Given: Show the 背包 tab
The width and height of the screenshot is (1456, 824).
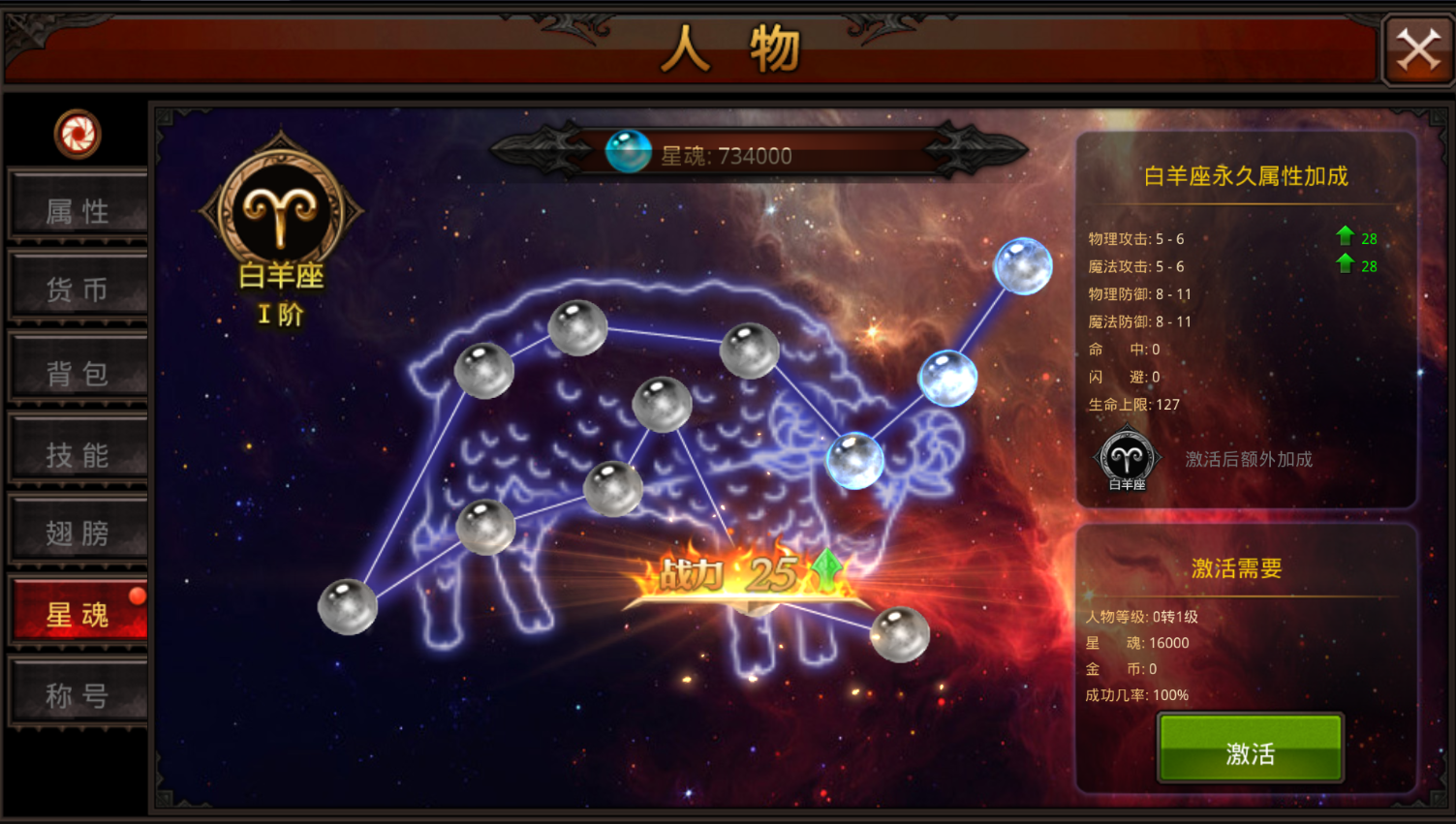Looking at the screenshot, I should coord(77,372).
